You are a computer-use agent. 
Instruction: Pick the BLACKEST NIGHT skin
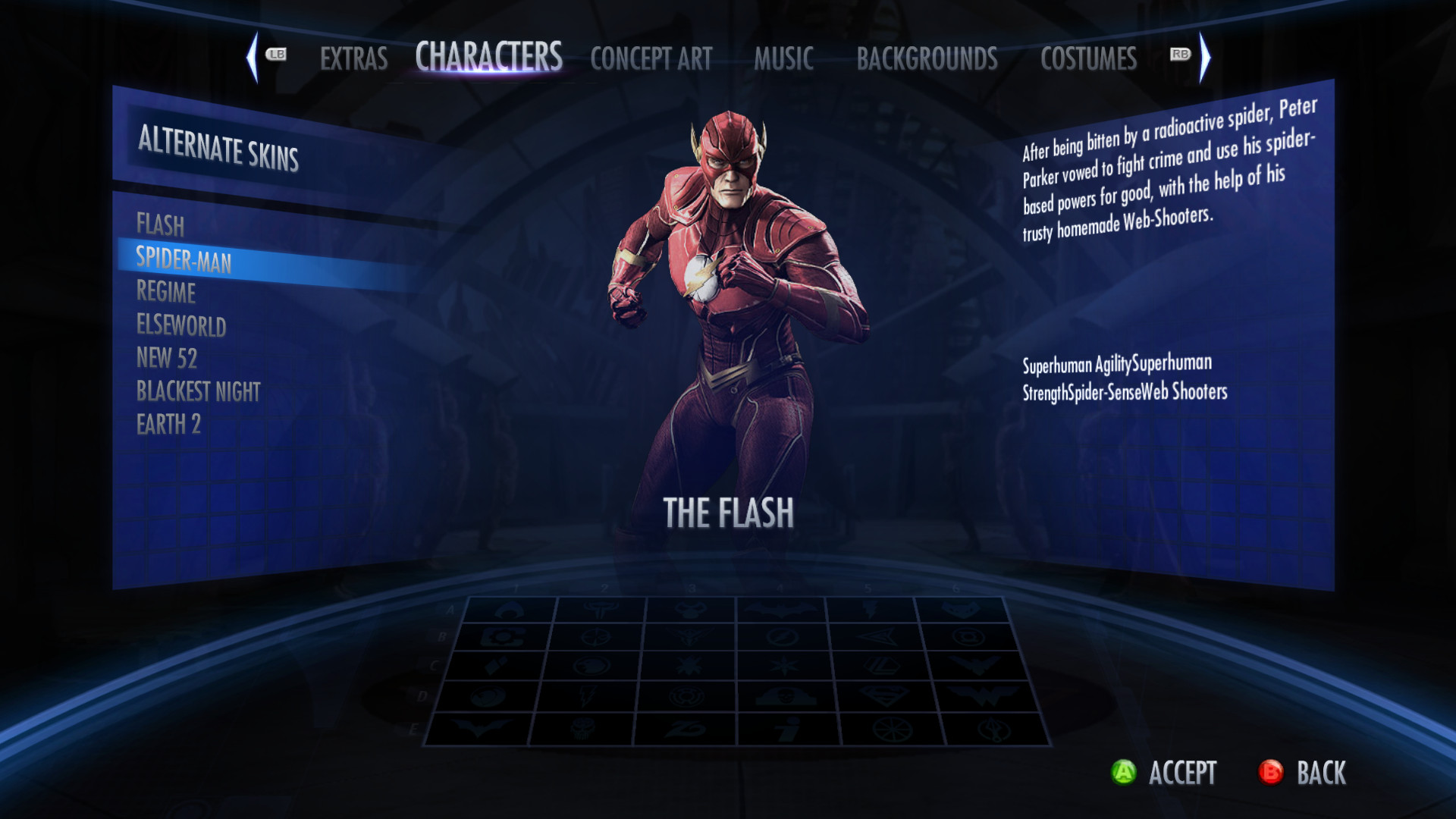coord(198,391)
